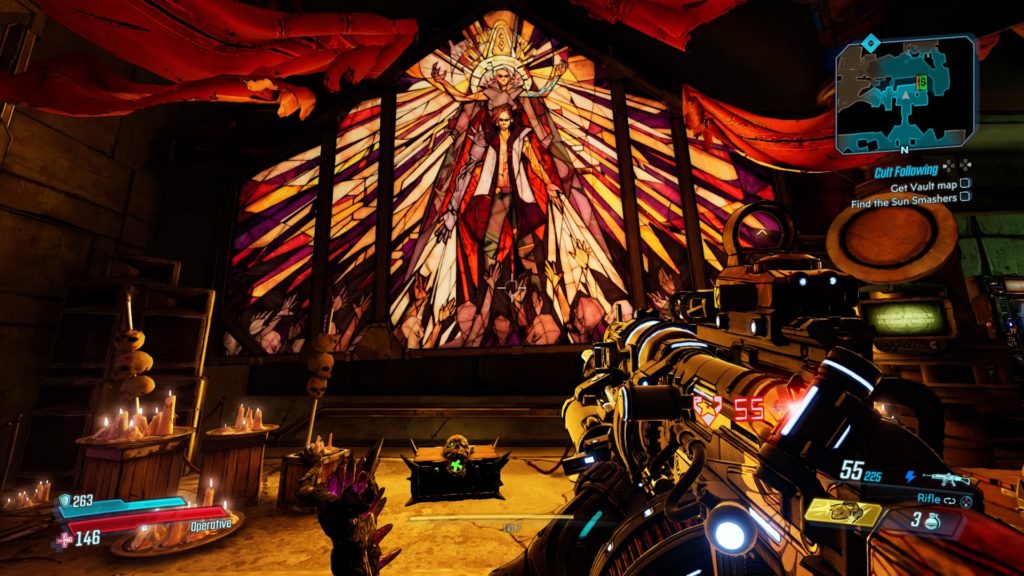Click the blue shield icon
The width and height of the screenshot is (1024, 576).
click(x=64, y=502)
